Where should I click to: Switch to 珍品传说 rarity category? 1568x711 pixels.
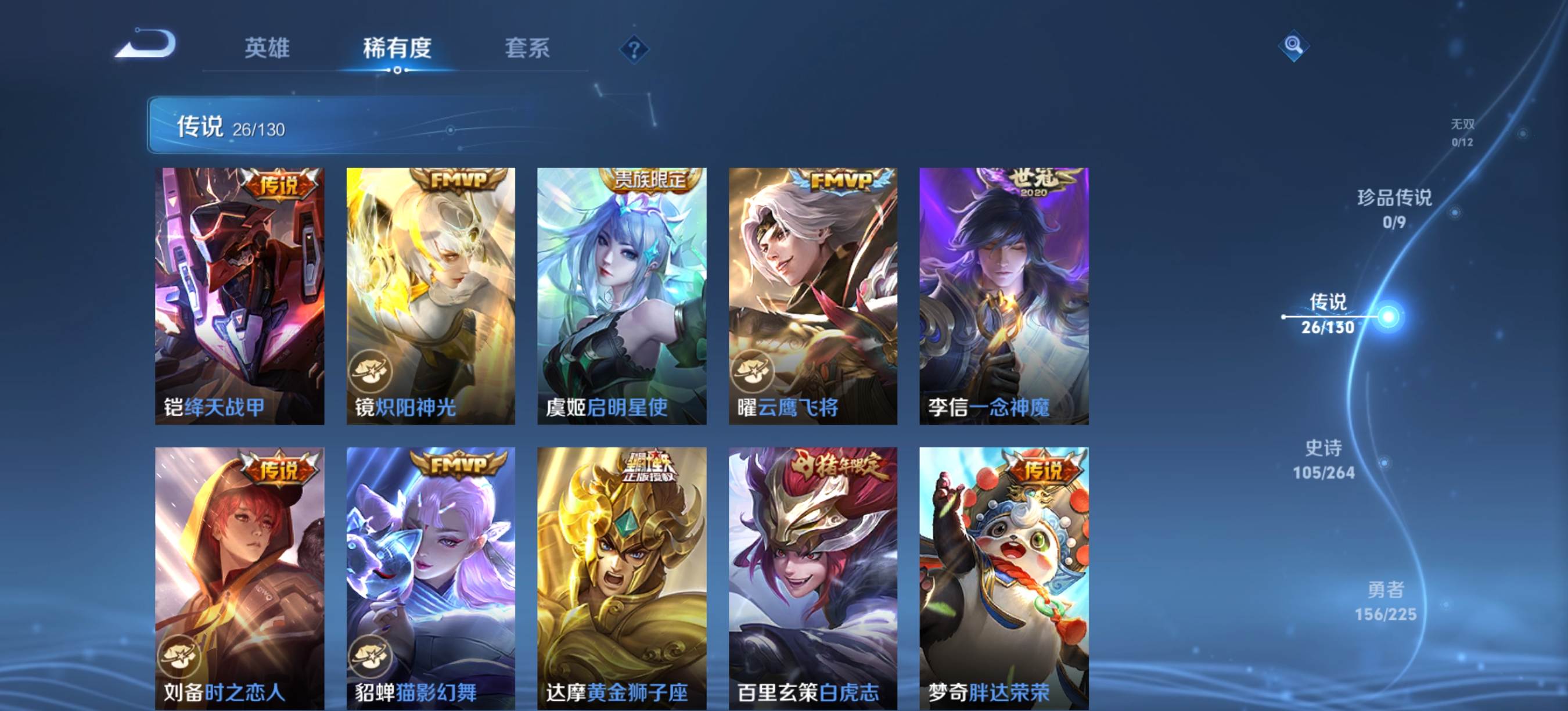coord(1394,208)
